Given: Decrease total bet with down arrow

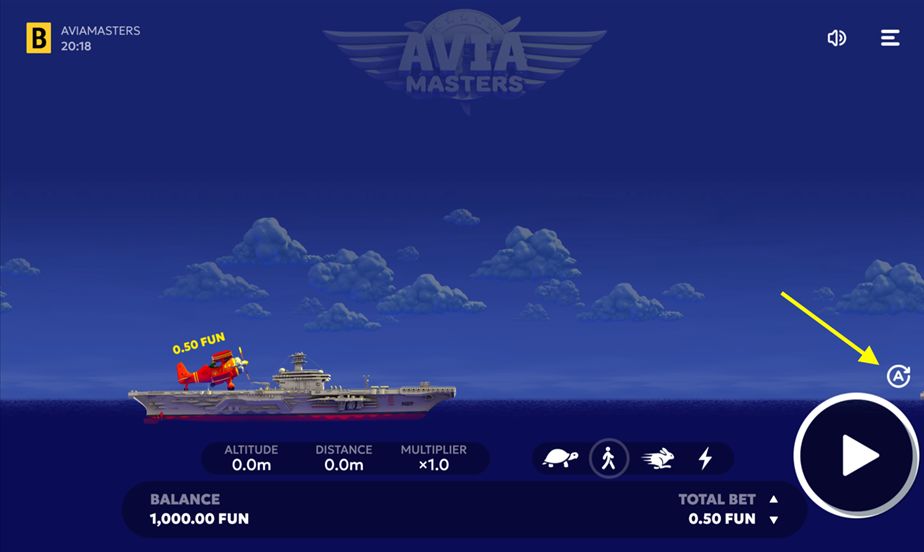Looking at the screenshot, I should click(773, 519).
